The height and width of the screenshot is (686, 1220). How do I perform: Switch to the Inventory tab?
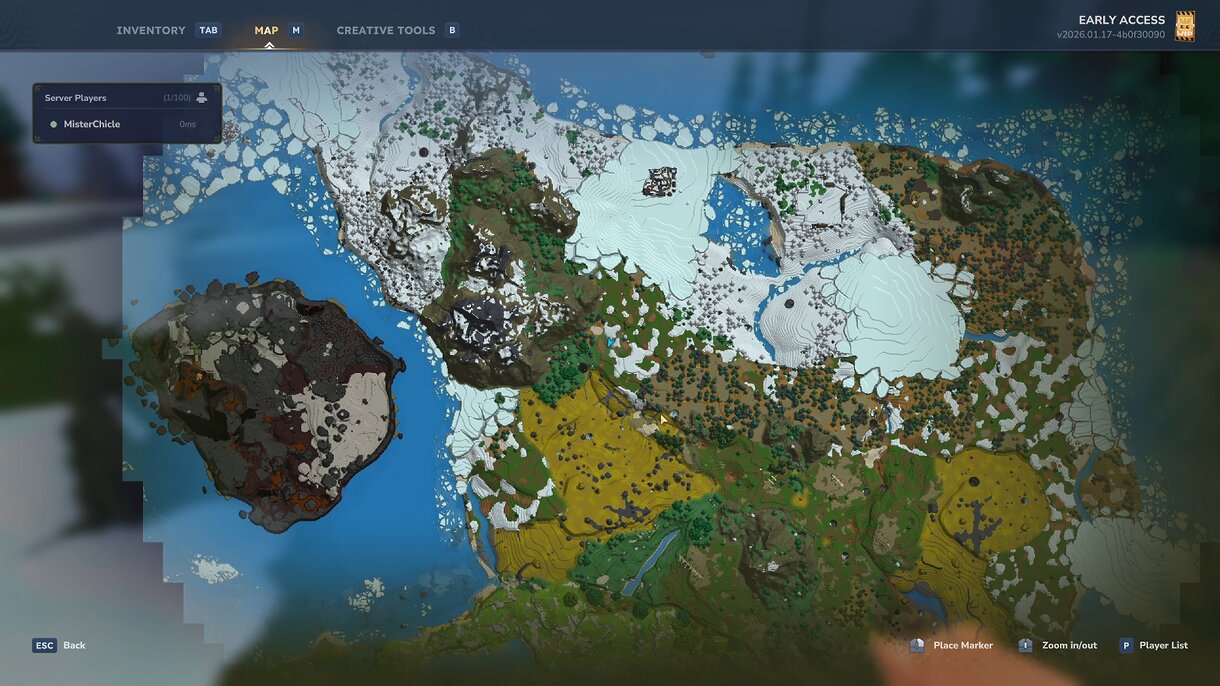pyautogui.click(x=151, y=30)
